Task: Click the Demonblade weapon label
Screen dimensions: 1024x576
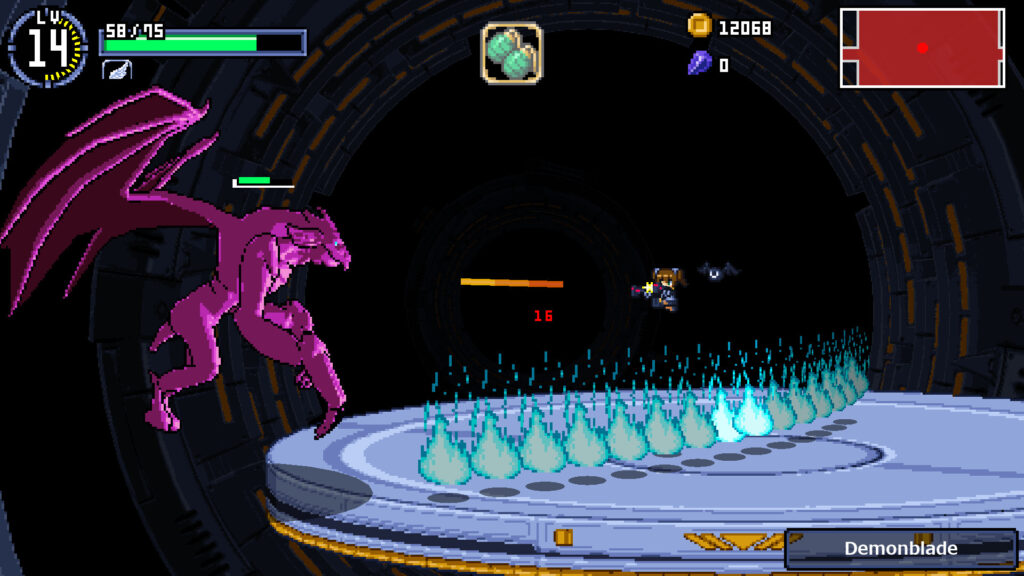Action: (900, 548)
